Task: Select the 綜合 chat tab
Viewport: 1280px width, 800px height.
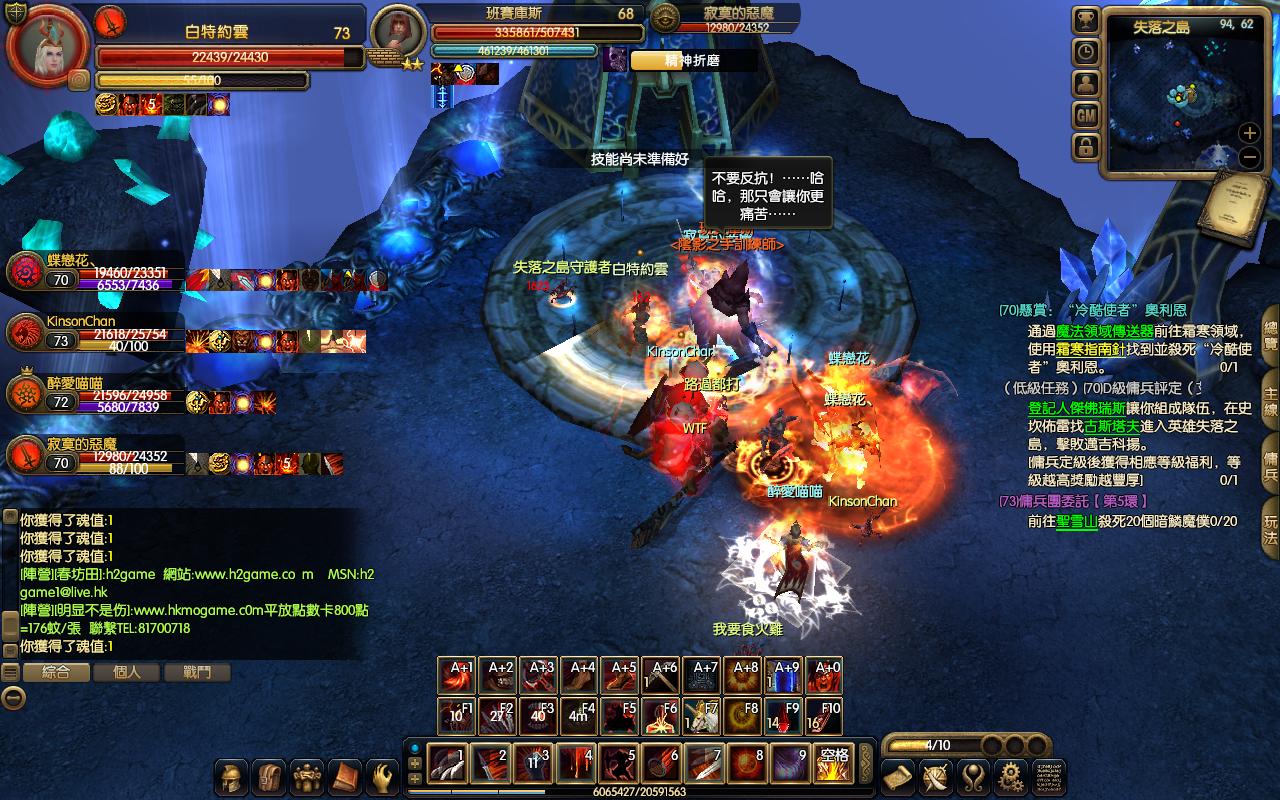Action: 56,673
